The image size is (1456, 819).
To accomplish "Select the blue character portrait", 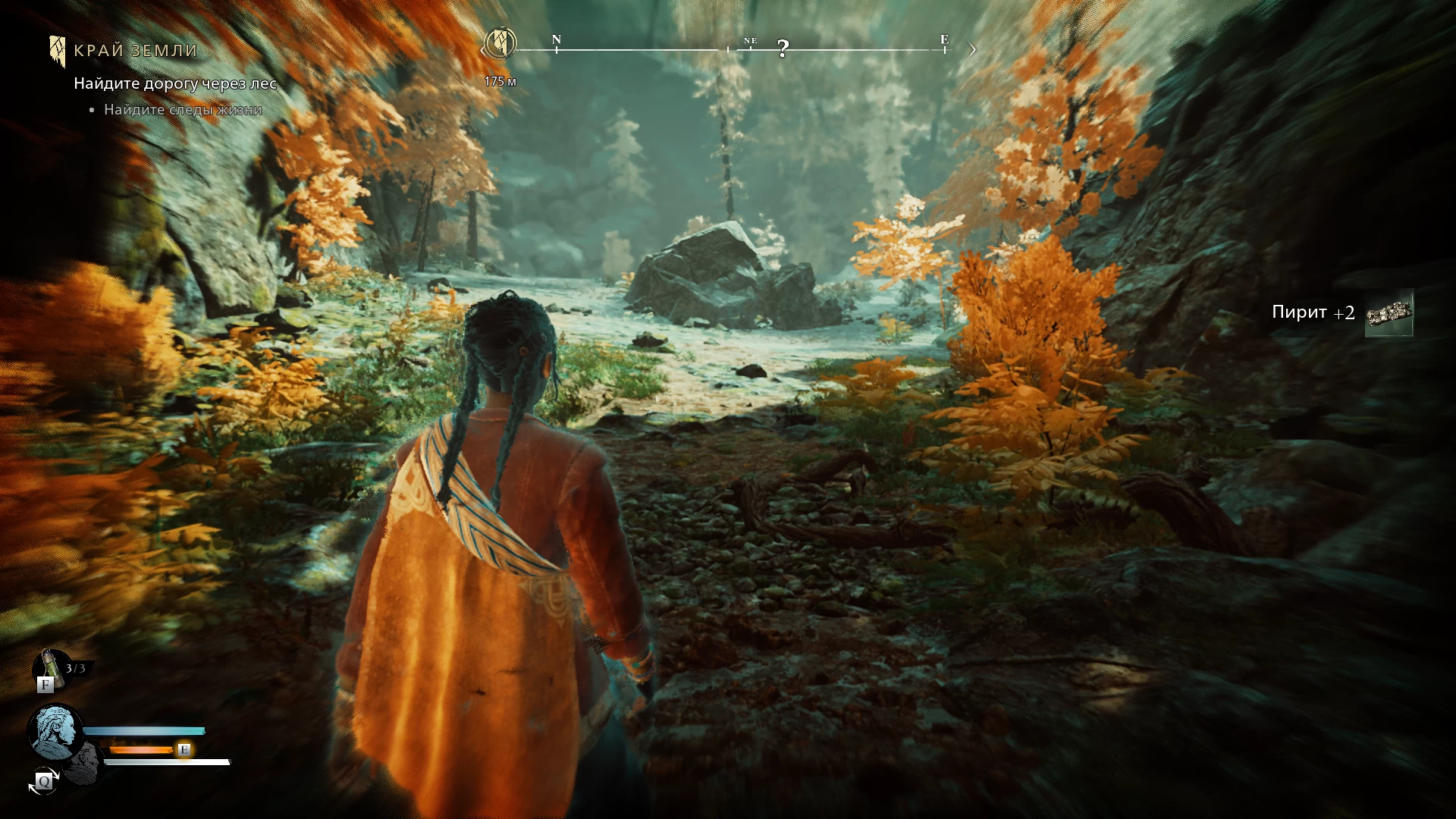I will tap(55, 731).
